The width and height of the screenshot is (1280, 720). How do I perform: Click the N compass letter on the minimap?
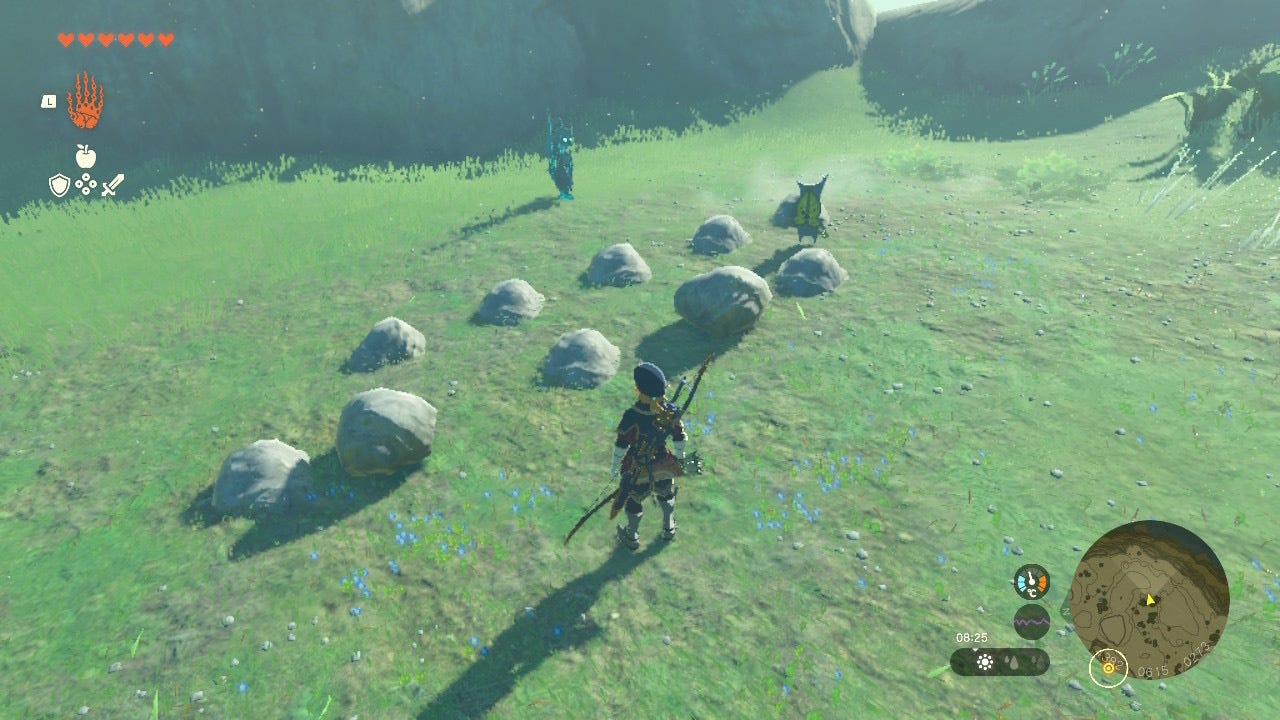click(1064, 611)
